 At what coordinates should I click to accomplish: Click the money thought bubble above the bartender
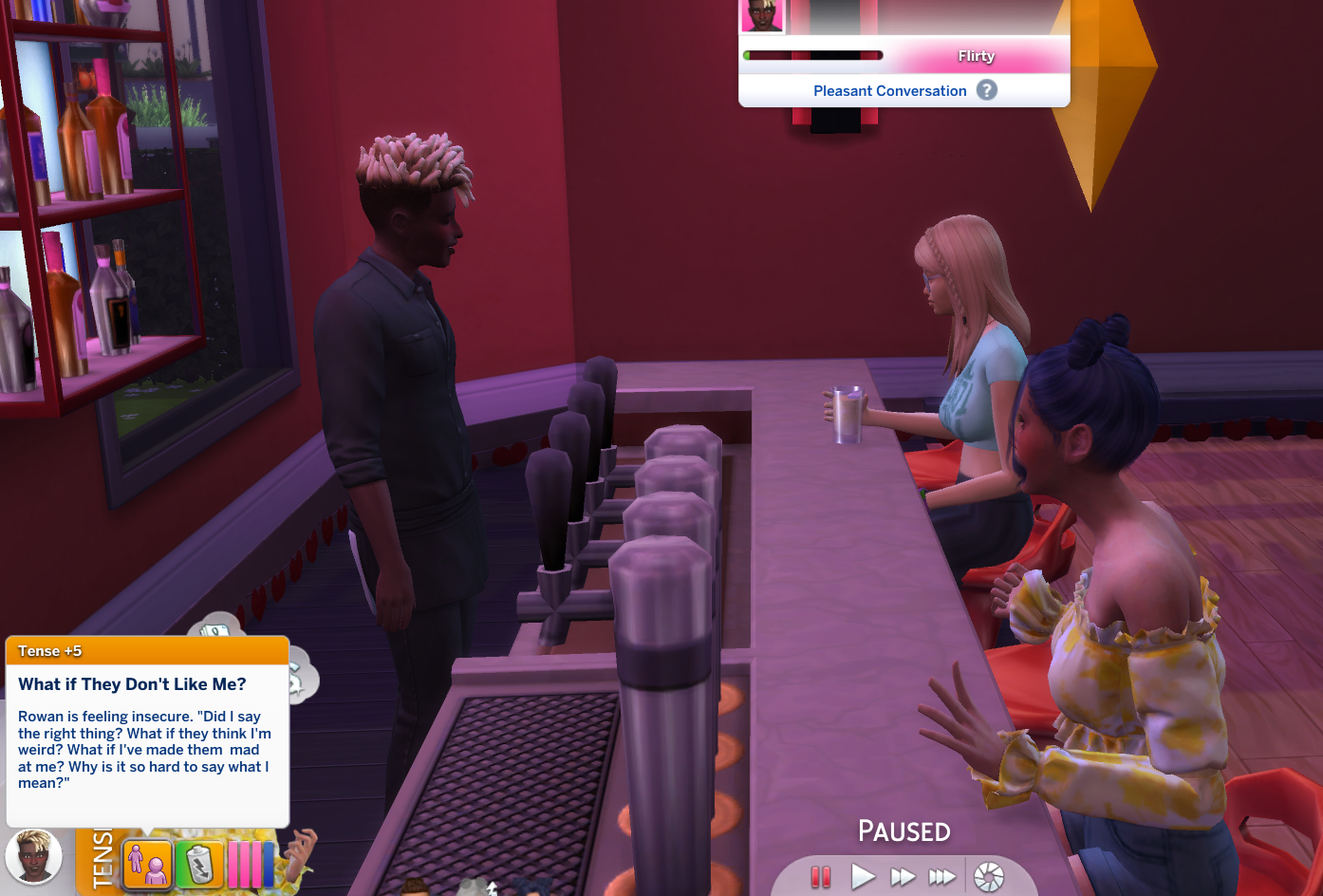216,629
